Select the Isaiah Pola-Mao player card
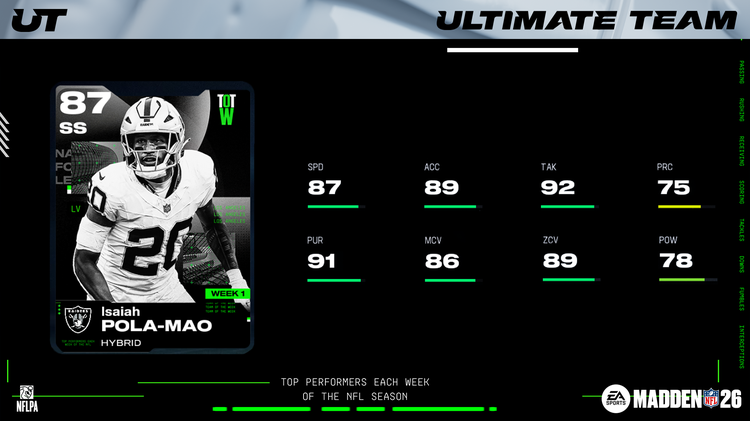This screenshot has width=750, height=421. [x=152, y=217]
